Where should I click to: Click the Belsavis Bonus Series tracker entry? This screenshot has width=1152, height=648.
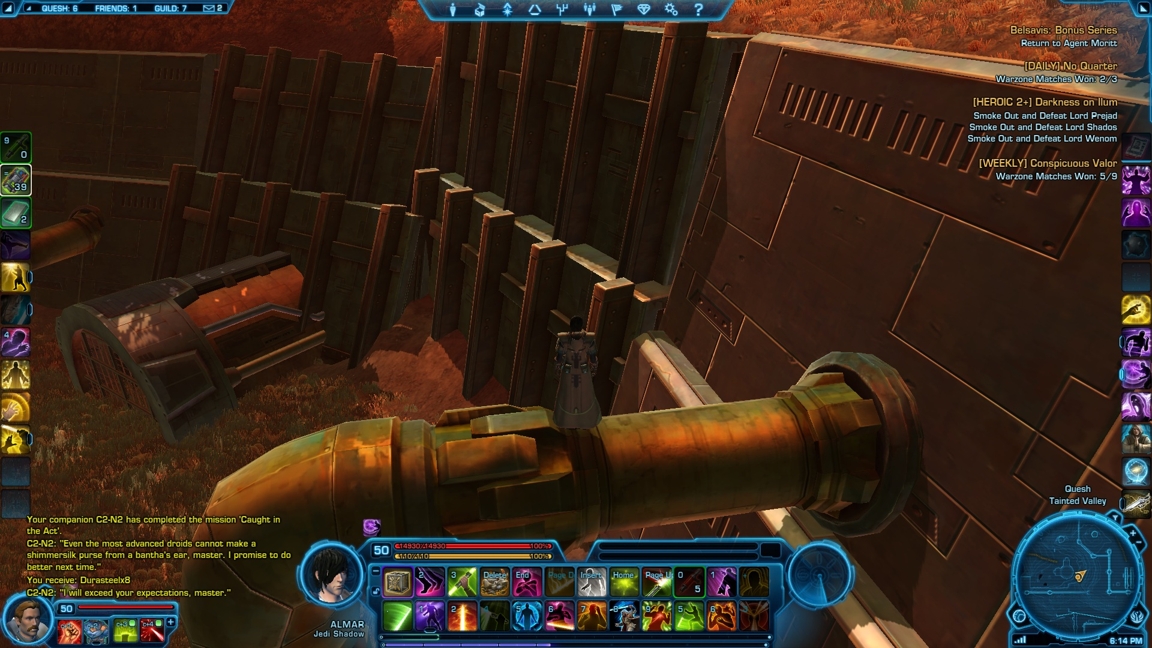coord(1062,31)
